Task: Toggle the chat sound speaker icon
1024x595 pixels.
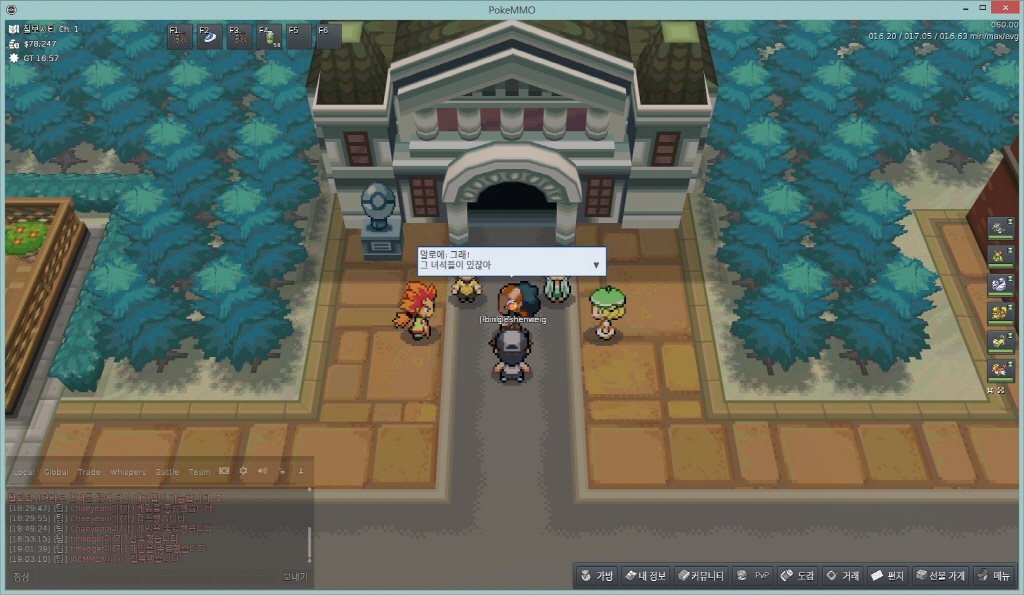Action: click(x=262, y=471)
